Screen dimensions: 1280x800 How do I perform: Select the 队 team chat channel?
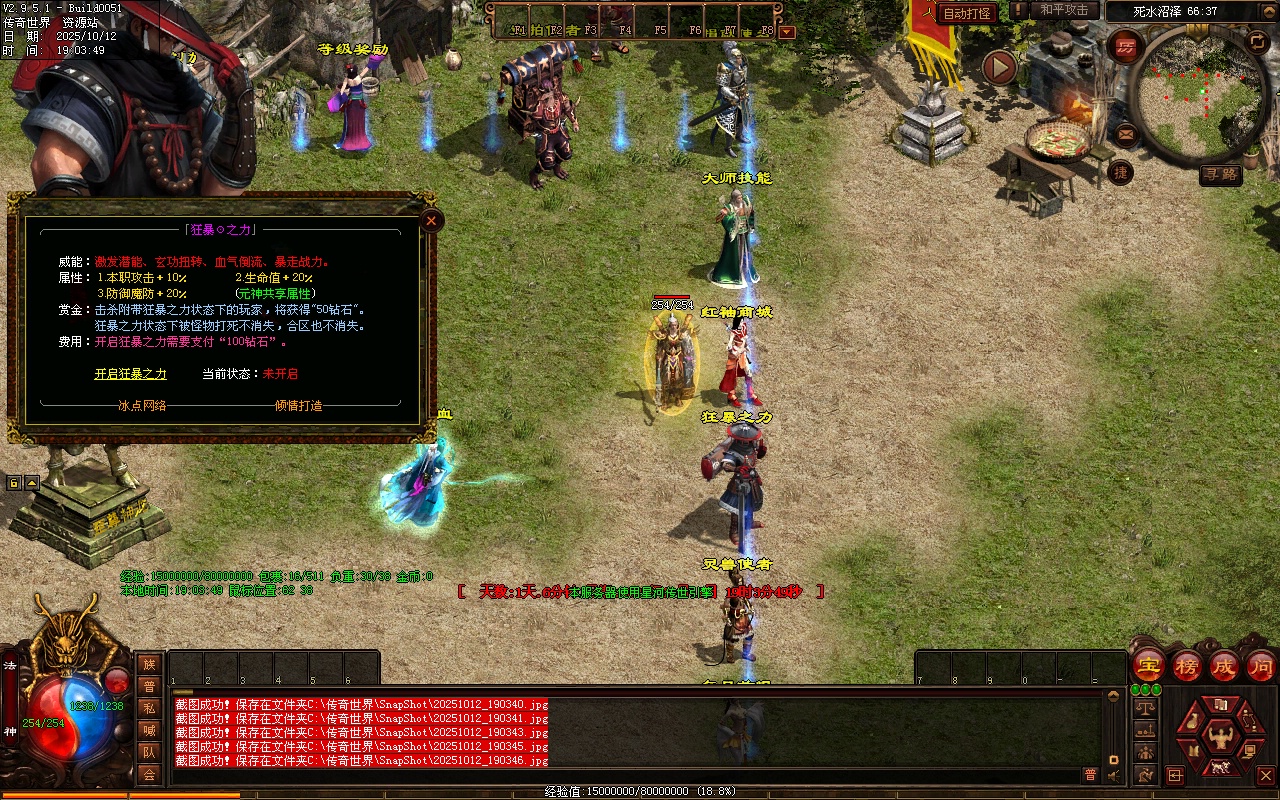(x=149, y=752)
